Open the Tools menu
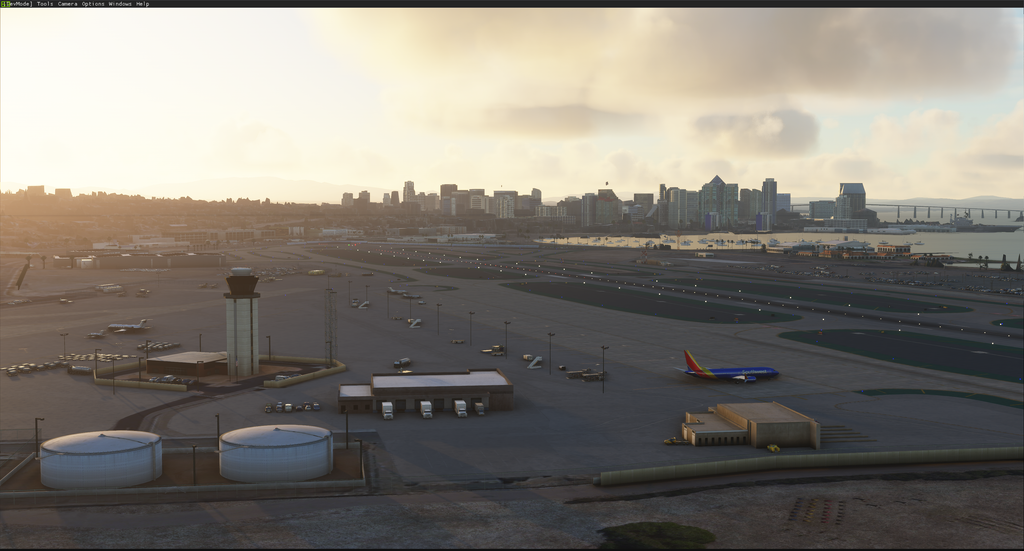 [x=45, y=4]
